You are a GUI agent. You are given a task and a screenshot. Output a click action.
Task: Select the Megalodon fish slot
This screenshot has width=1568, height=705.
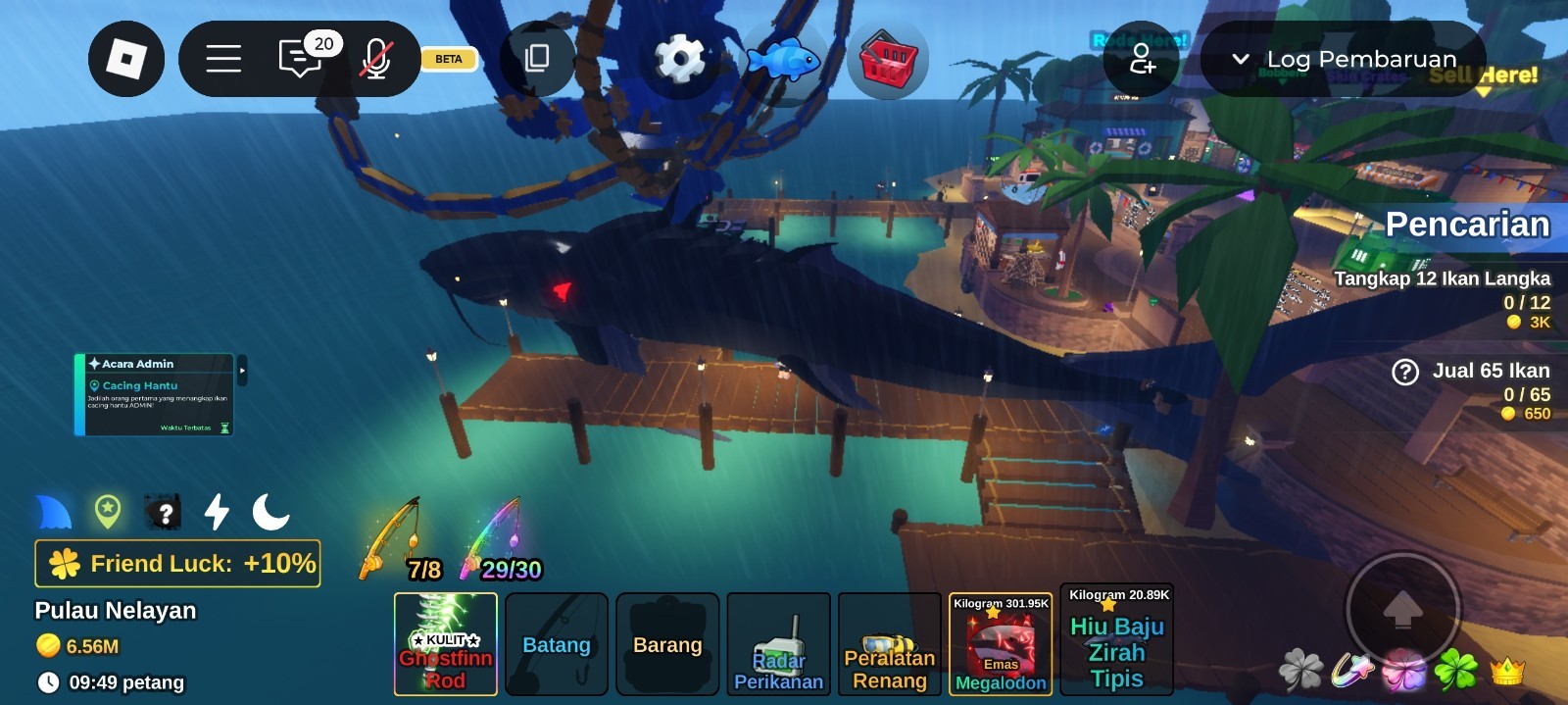[x=1001, y=644]
